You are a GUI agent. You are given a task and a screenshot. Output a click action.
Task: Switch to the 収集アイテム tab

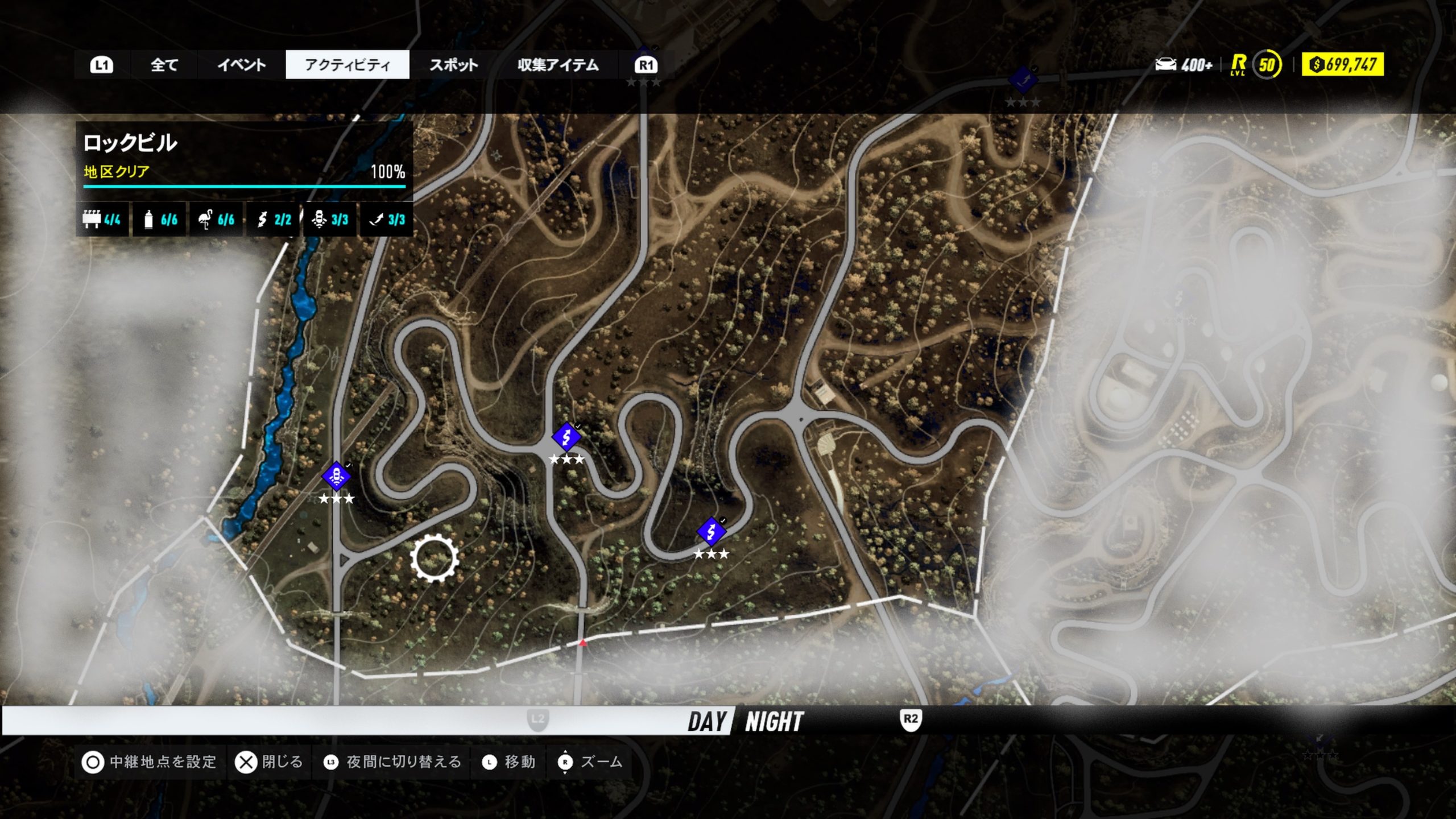tap(558, 65)
